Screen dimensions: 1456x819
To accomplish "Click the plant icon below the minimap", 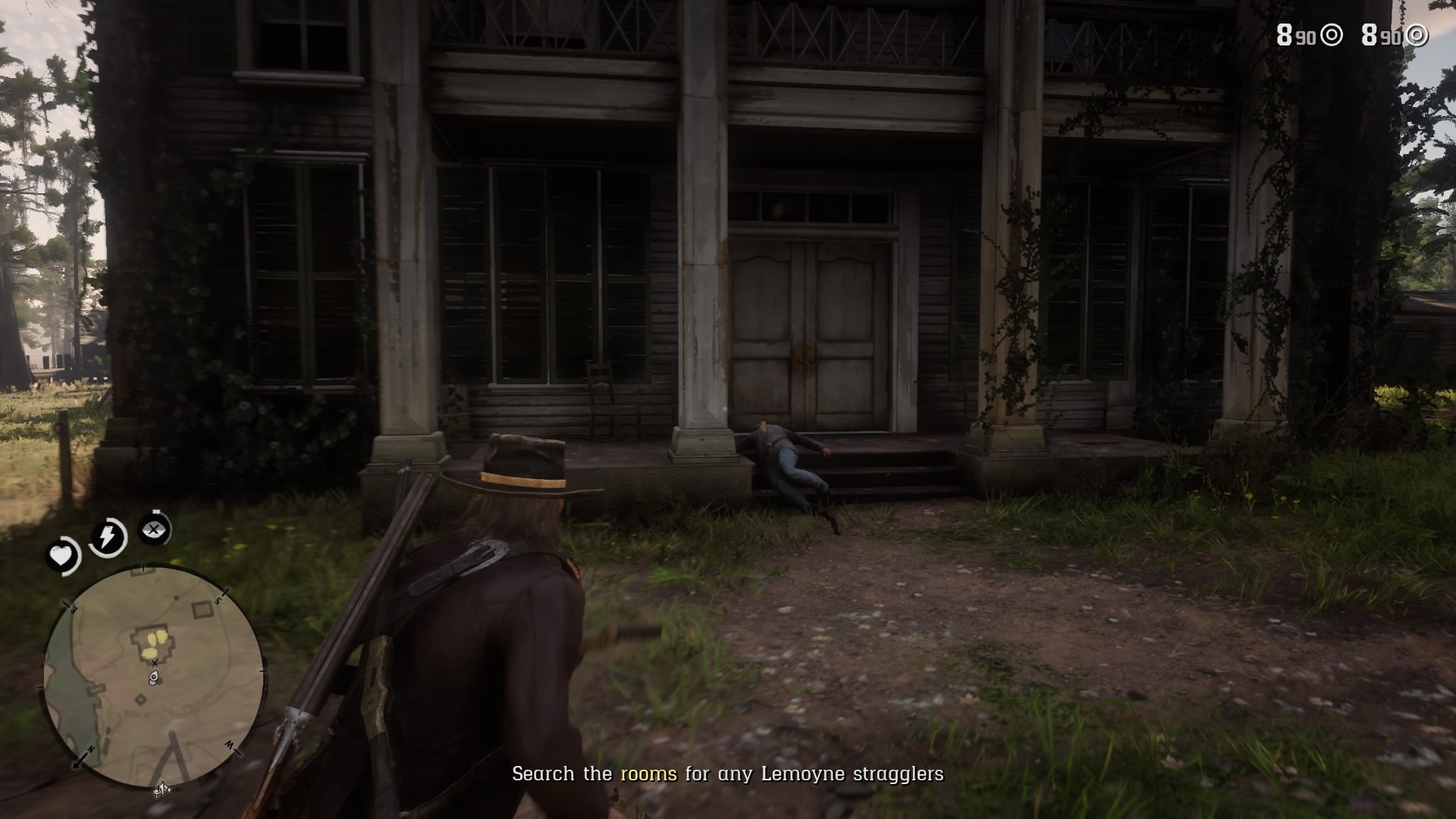I will click(160, 791).
